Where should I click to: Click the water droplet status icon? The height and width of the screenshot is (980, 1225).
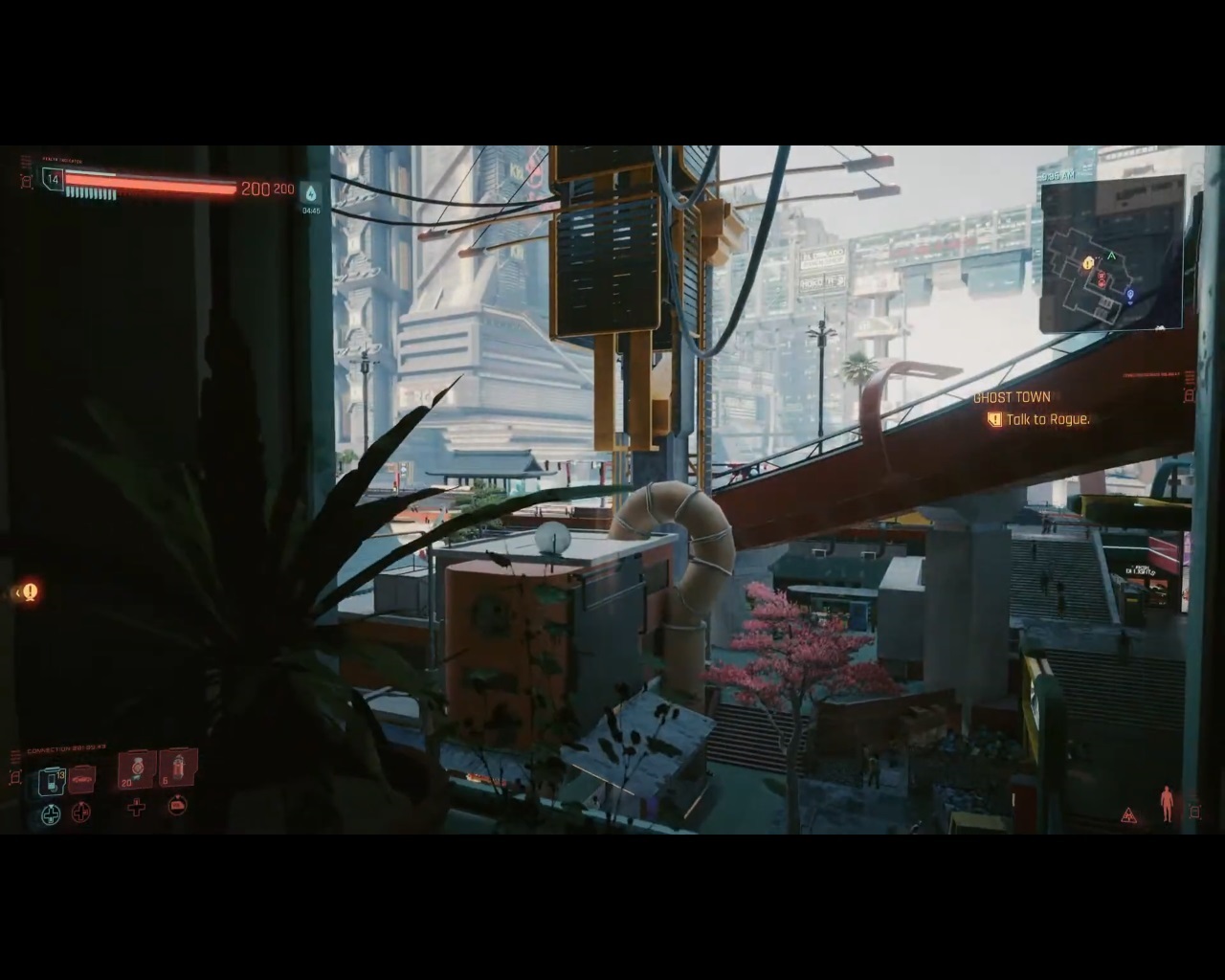311,191
